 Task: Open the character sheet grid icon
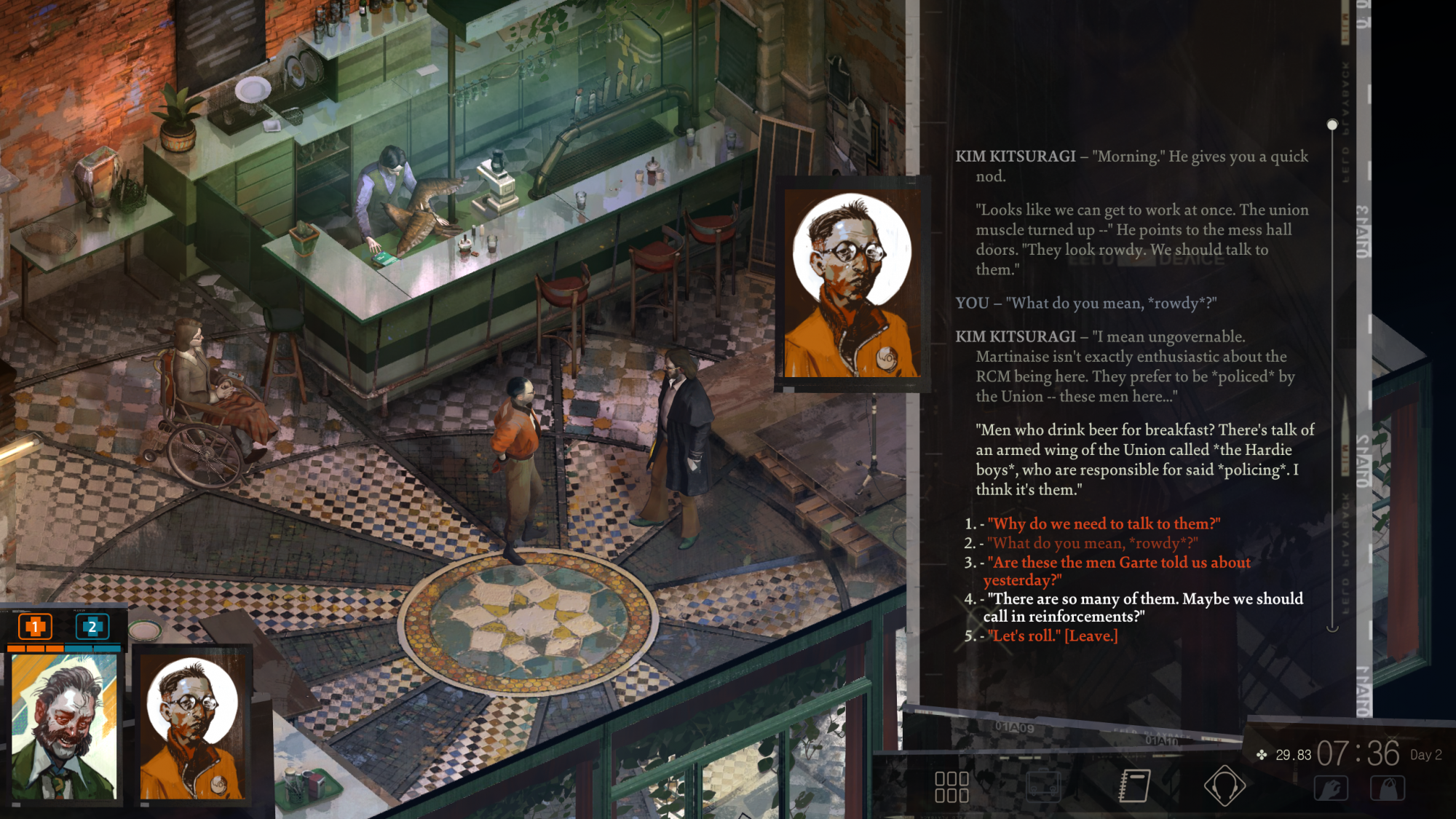coord(951,787)
